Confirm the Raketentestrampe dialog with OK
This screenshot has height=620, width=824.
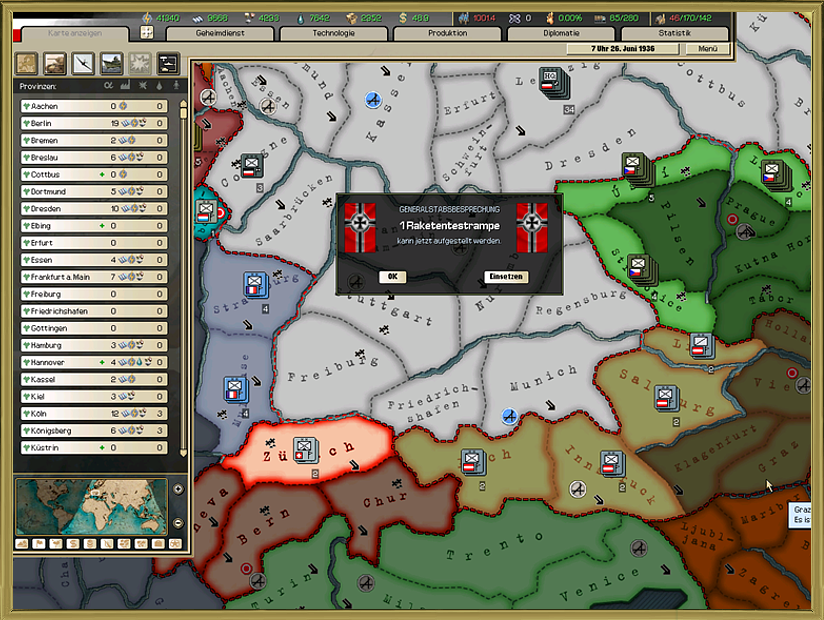[x=393, y=277]
